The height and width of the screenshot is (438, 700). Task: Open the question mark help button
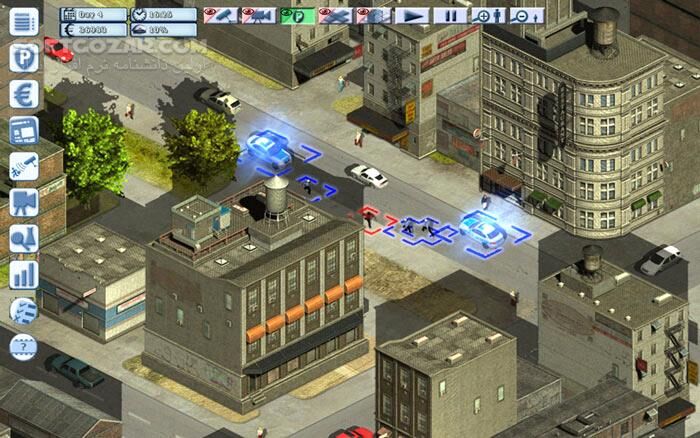pyautogui.click(x=24, y=346)
